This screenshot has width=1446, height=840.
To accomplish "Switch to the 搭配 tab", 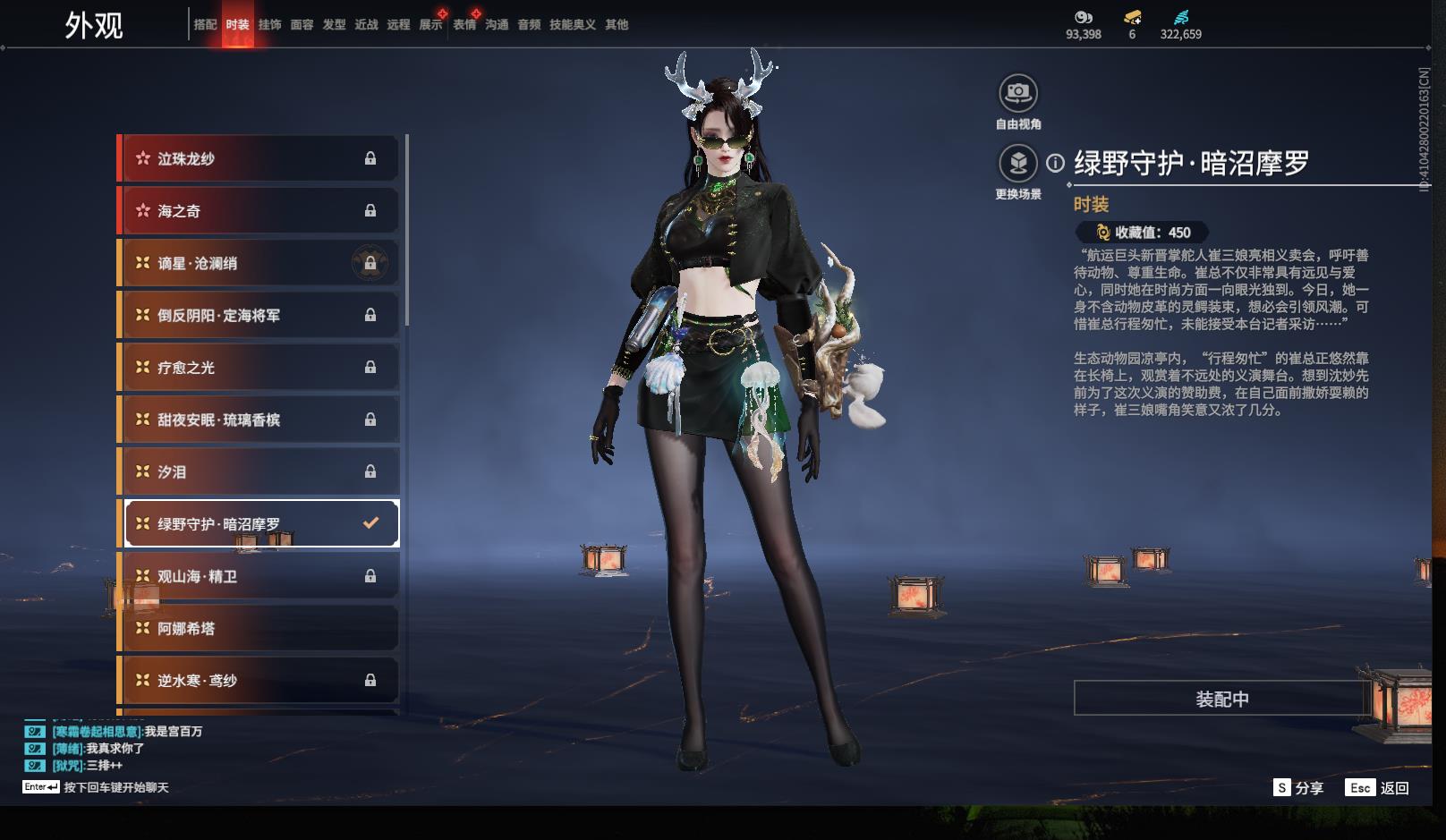I will click(x=205, y=24).
